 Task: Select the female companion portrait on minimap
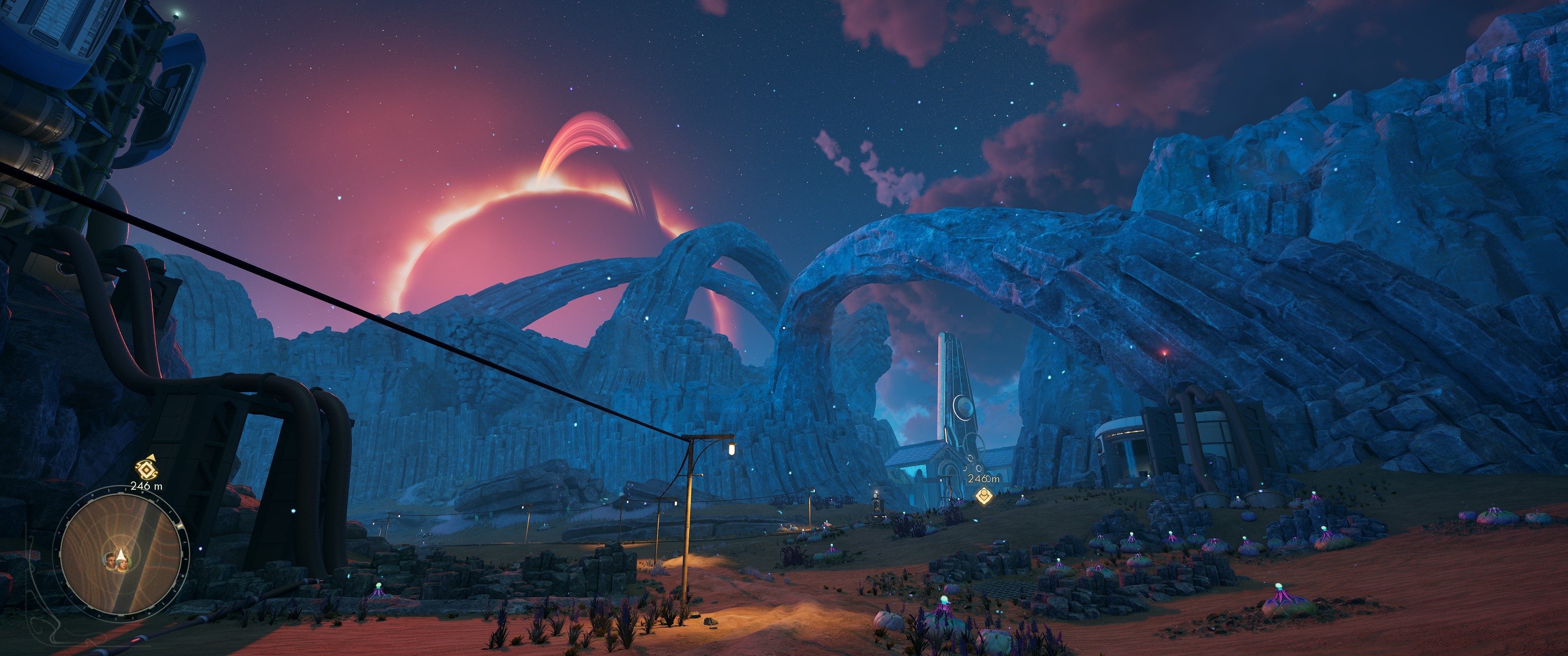(x=124, y=564)
